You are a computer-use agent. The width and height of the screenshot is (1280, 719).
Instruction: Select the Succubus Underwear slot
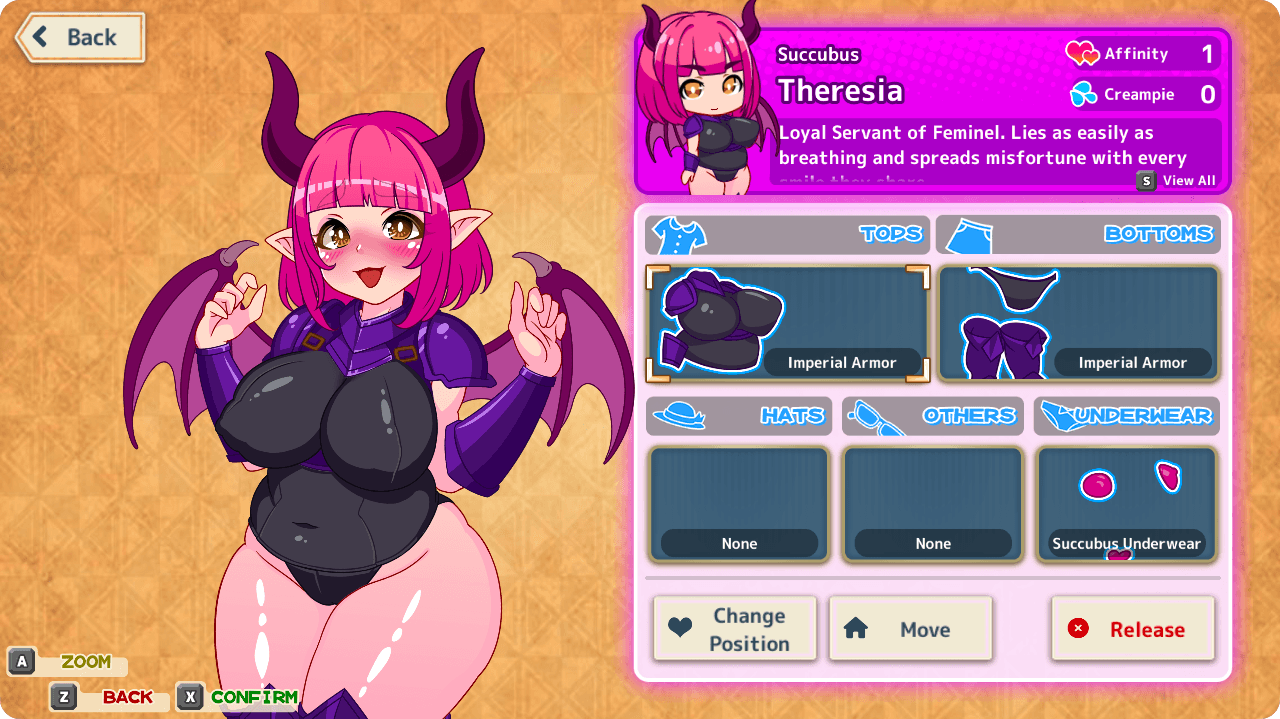point(1126,505)
